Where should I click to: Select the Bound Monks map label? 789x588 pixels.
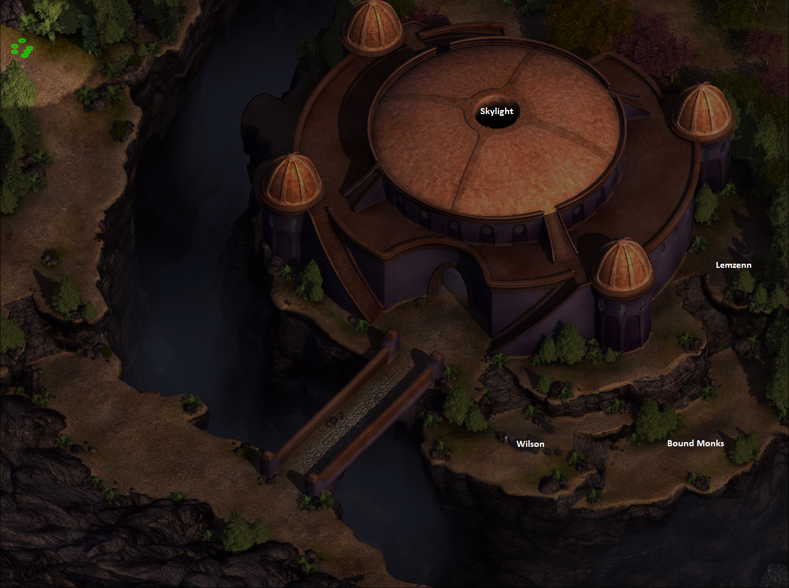pos(695,443)
